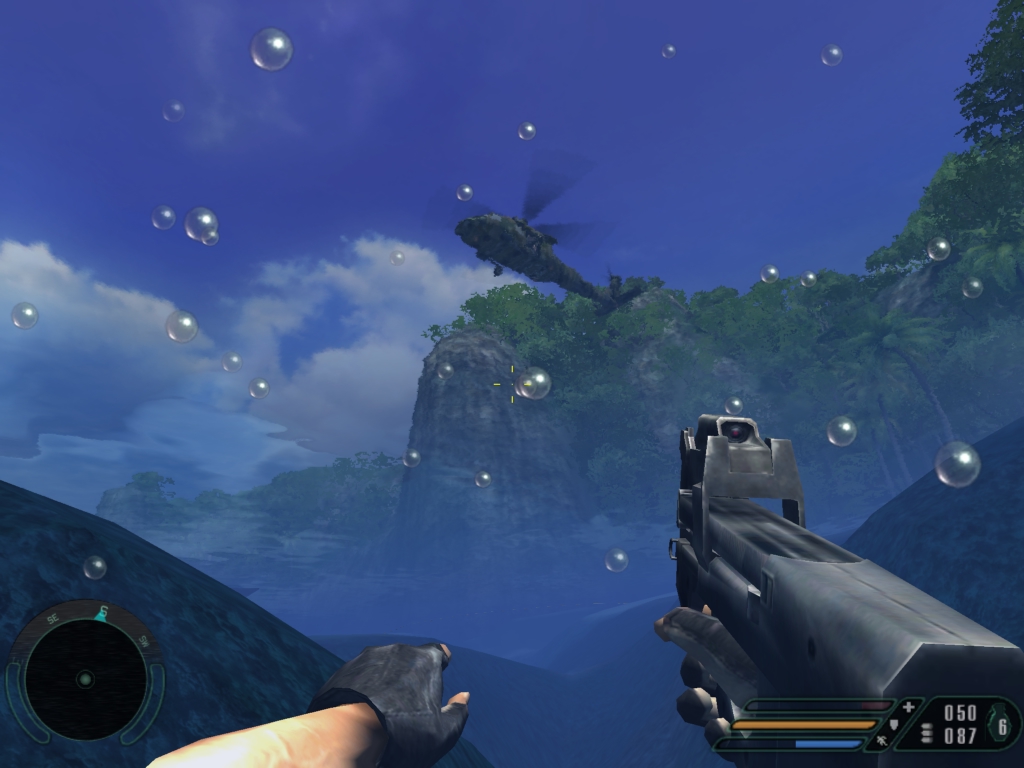Image resolution: width=1024 pixels, height=768 pixels.
Task: Click the compass S heading marker
Action: pos(101,612)
